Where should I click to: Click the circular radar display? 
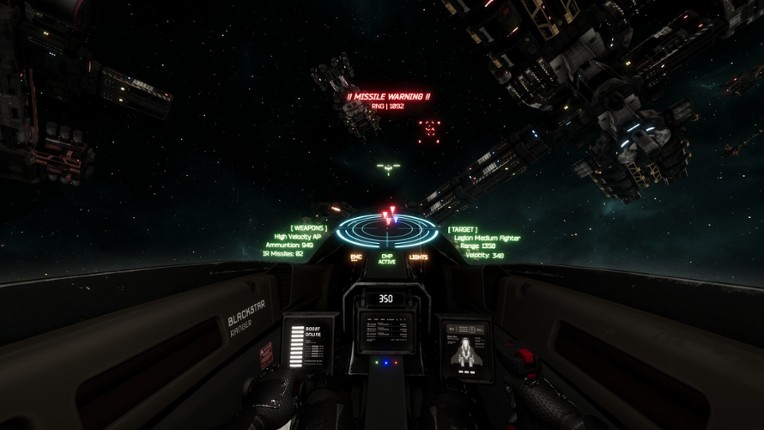point(387,230)
